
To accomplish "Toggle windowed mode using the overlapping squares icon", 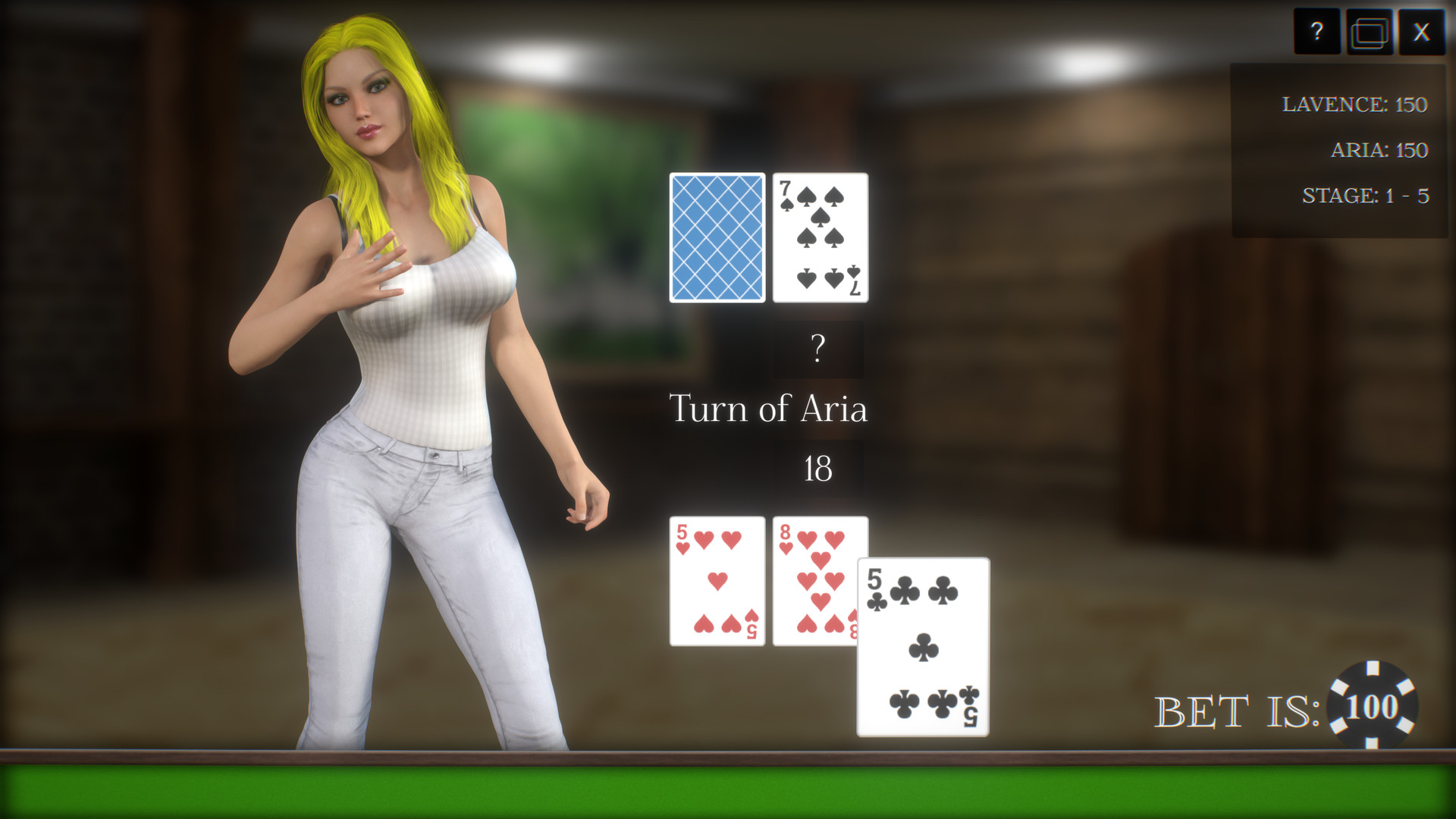I will pyautogui.click(x=1370, y=32).
